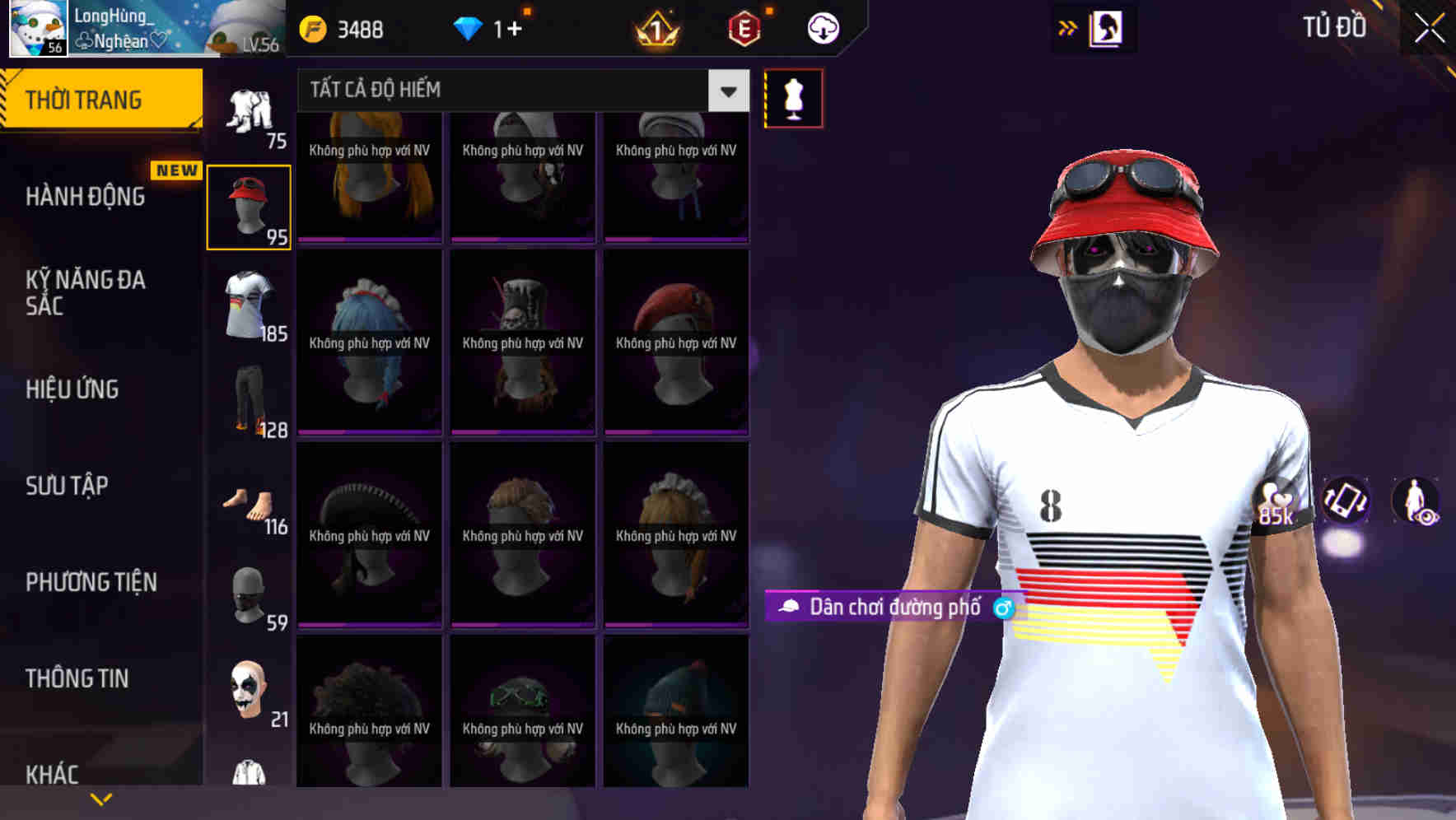Click the diamond balance icon
The height and width of the screenshot is (820, 1456).
coord(469,27)
